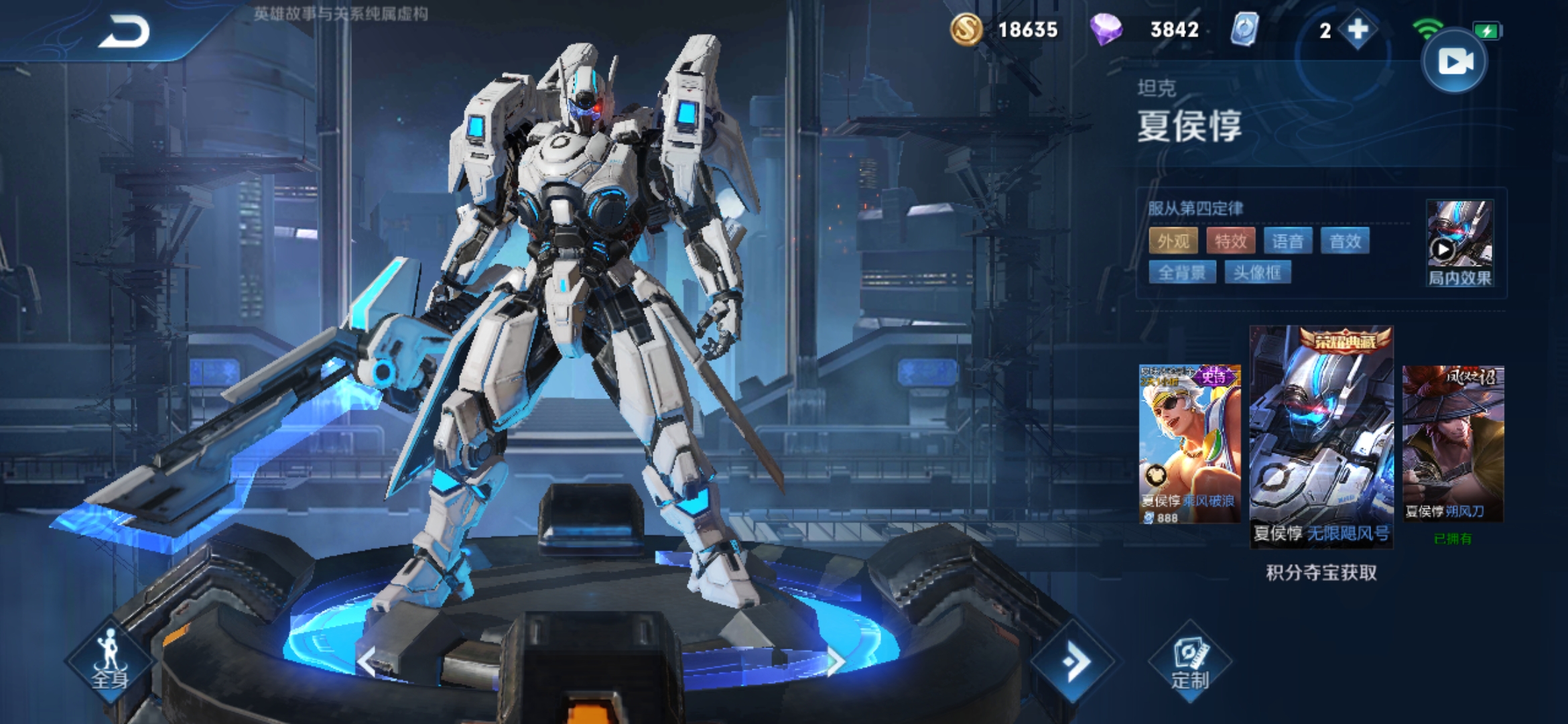Viewport: 1568px width, 724px height.
Task: Rotate hero model with left platform arrow
Action: (367, 662)
